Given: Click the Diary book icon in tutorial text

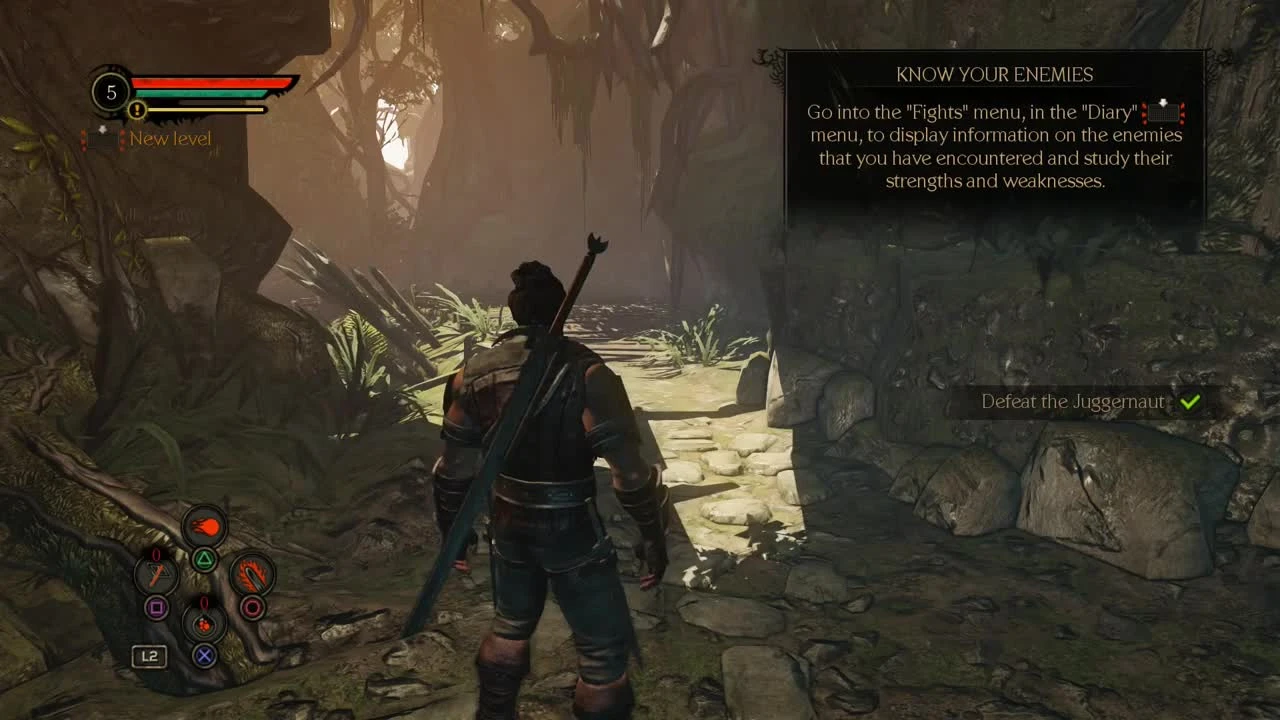Looking at the screenshot, I should pyautogui.click(x=1161, y=112).
